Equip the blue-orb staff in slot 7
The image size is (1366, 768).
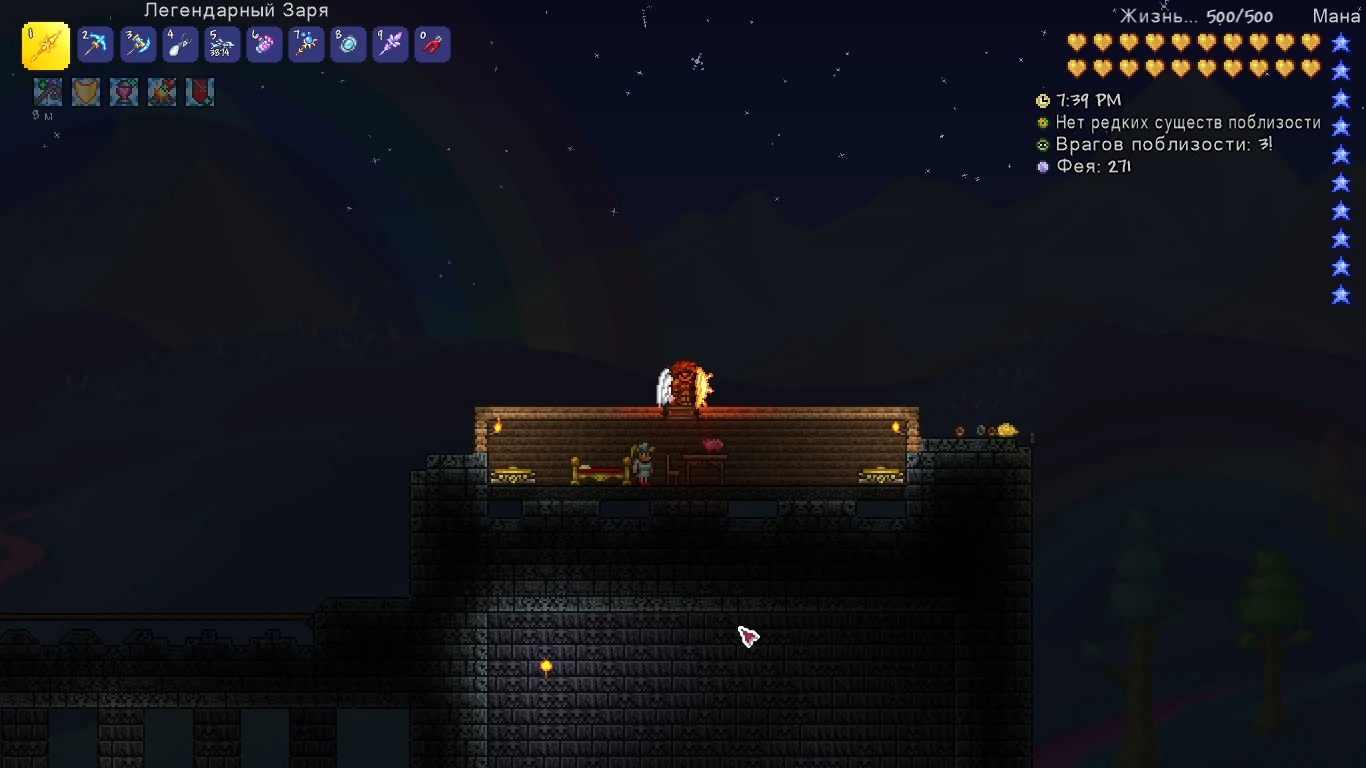(306, 45)
